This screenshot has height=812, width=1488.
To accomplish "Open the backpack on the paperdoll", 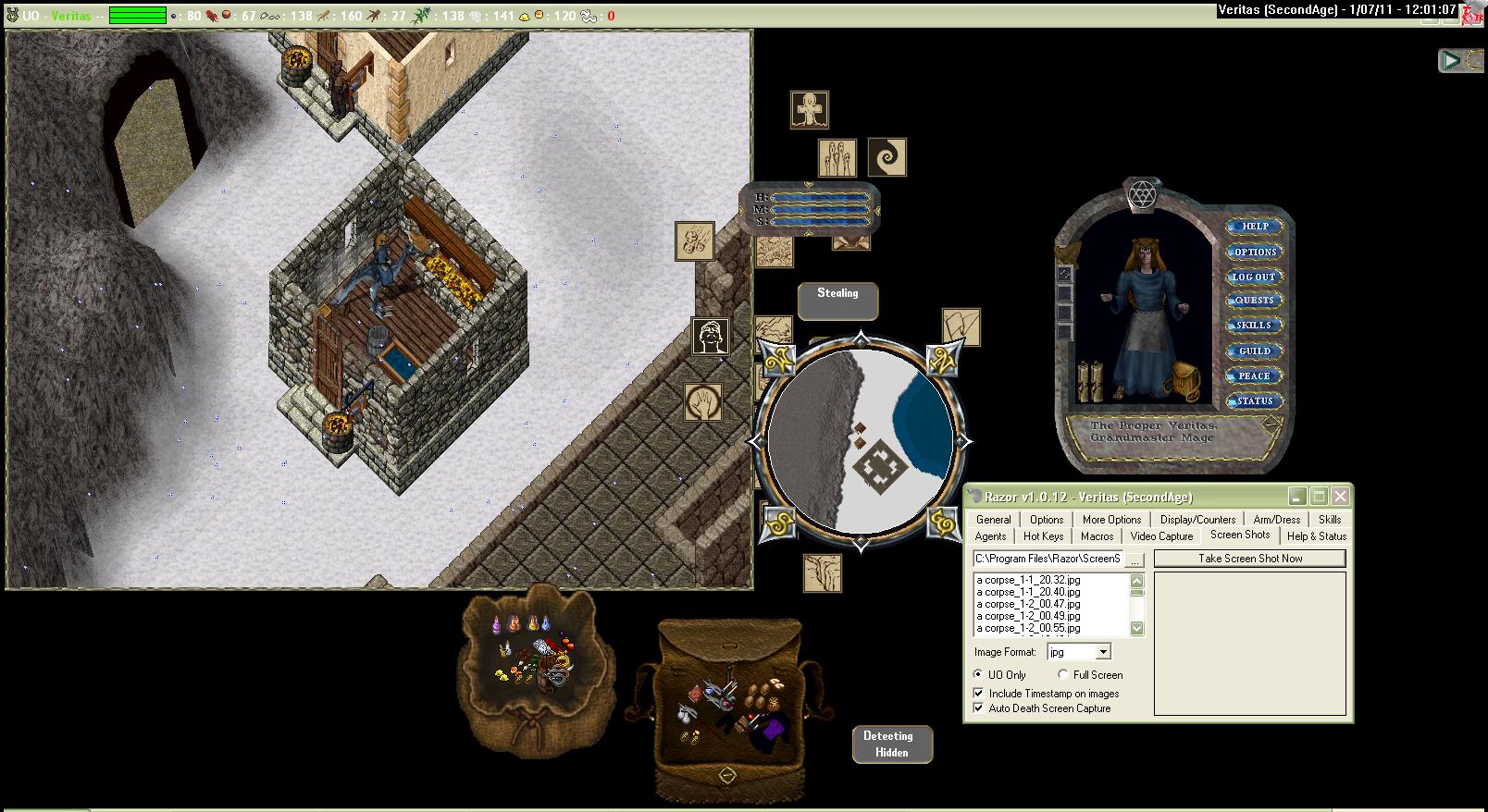I will click(1183, 380).
